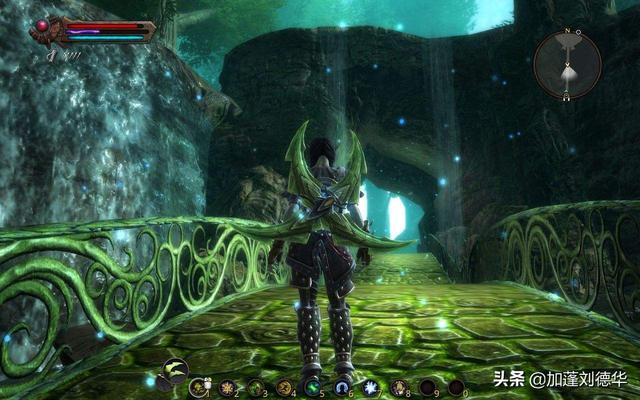This screenshot has width=640, height=400.
Task: Use the ability in hotbar slot 2
Action: [x=226, y=386]
